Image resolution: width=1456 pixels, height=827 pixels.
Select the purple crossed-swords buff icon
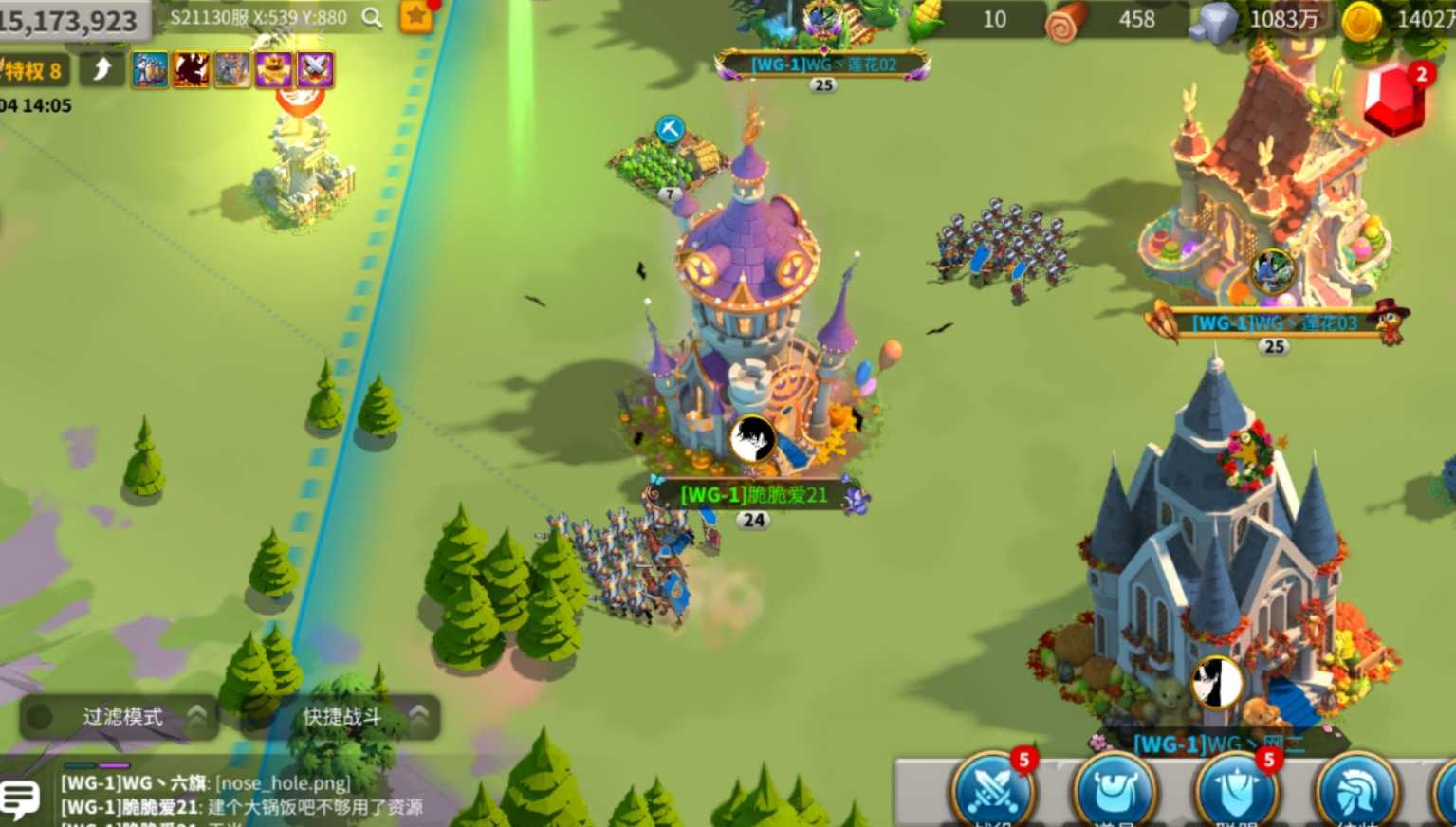tap(315, 69)
